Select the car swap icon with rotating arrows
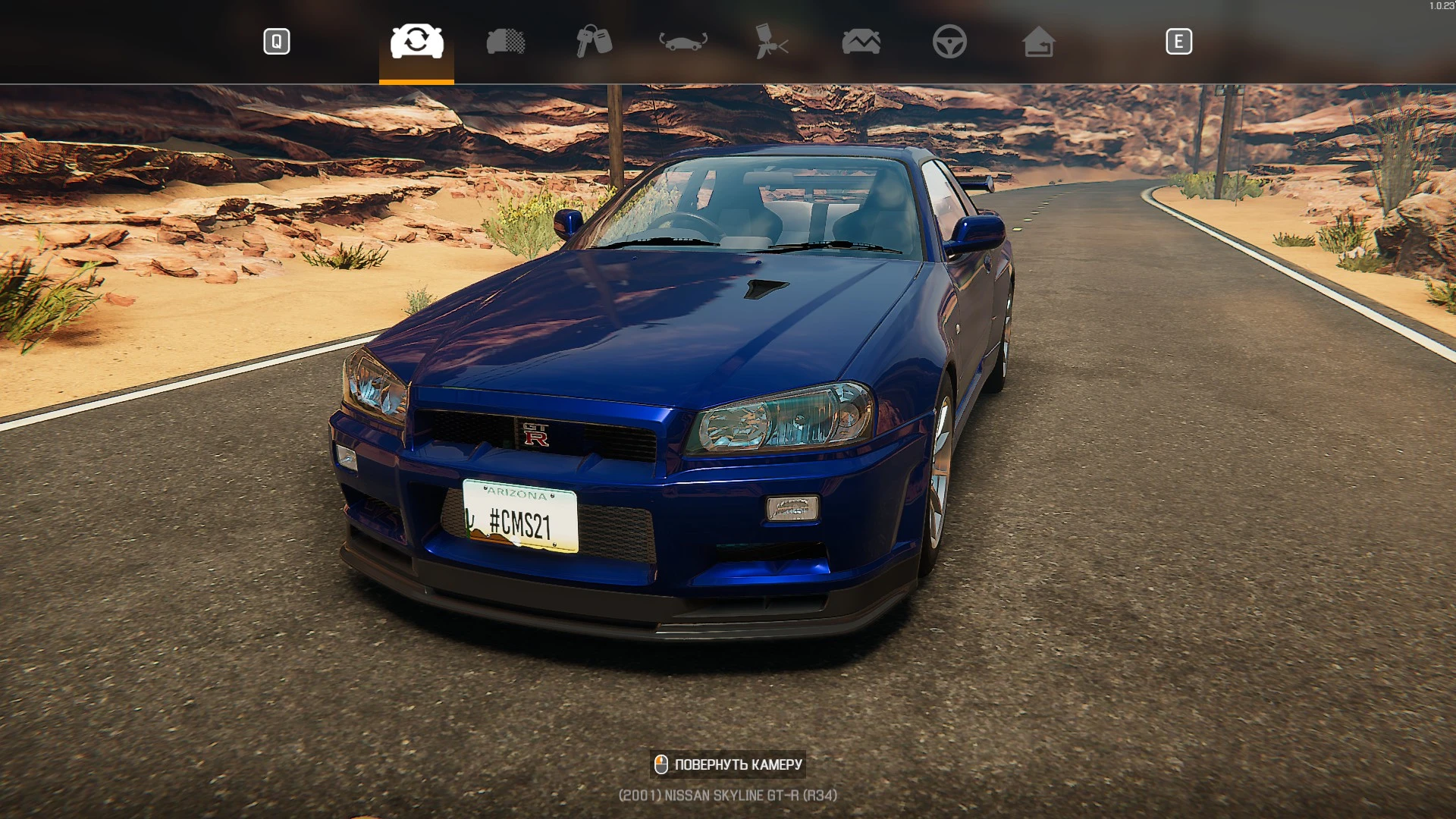 pyautogui.click(x=416, y=42)
